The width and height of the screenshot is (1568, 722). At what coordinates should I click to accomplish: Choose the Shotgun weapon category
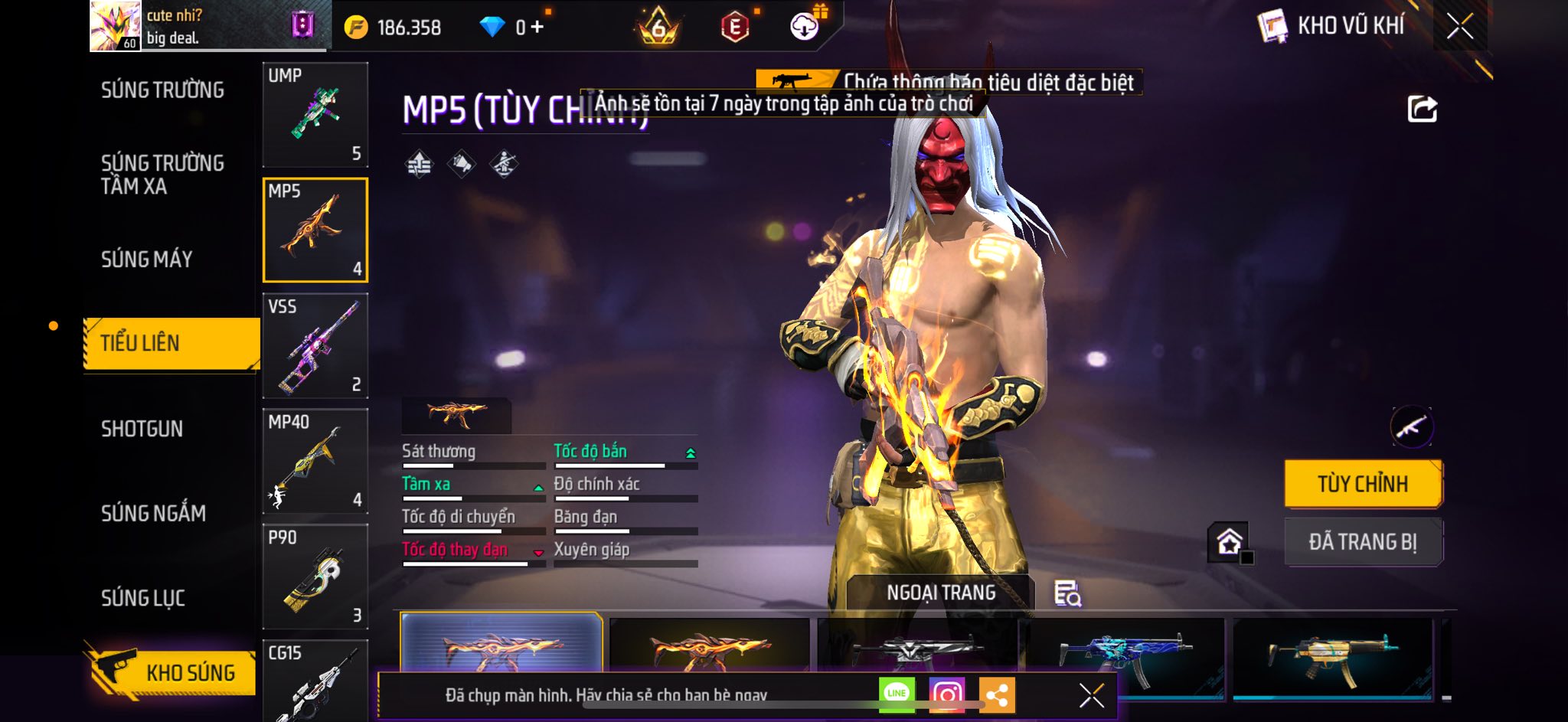tap(142, 429)
